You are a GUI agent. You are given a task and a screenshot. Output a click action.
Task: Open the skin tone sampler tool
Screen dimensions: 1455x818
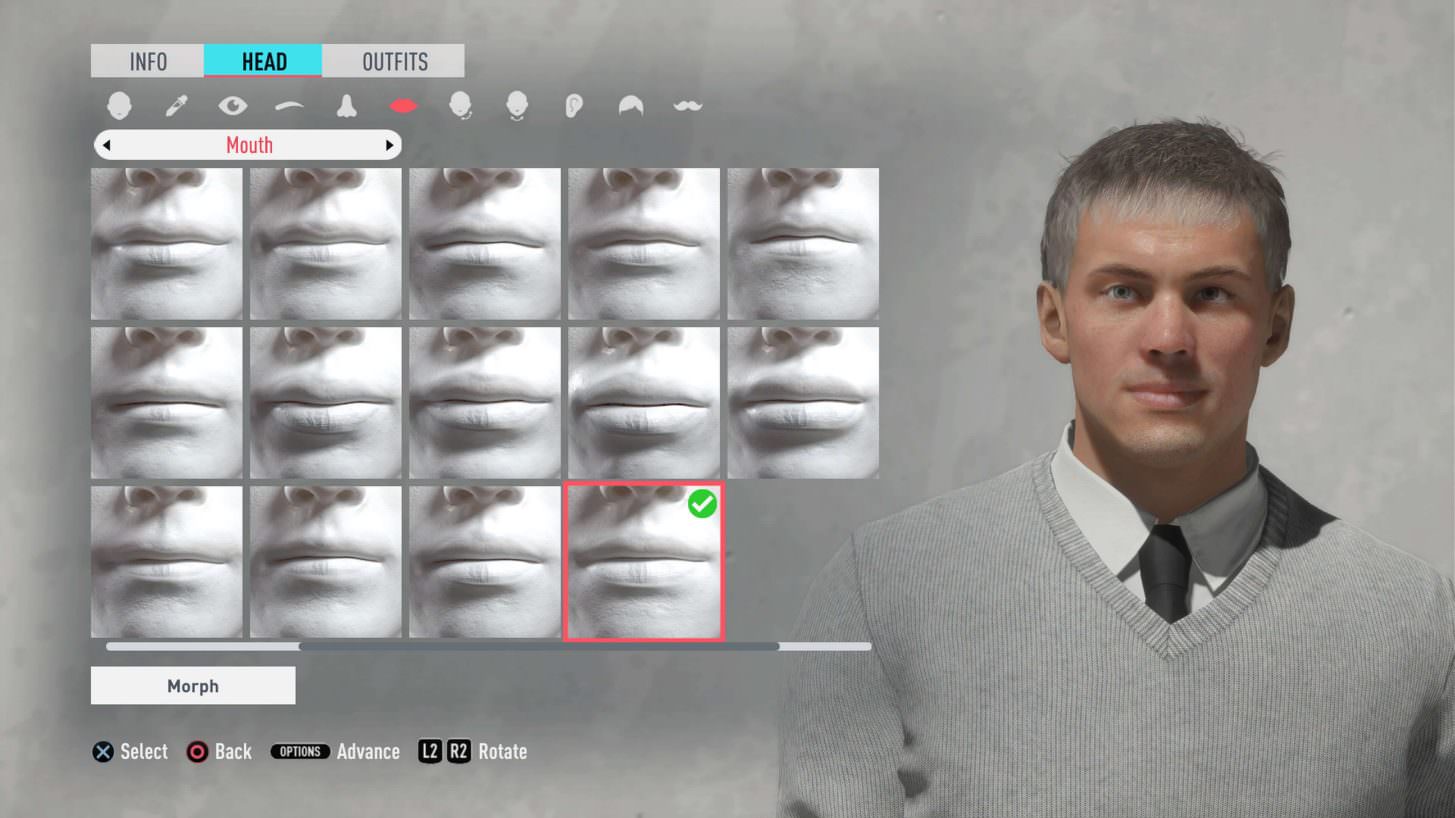tap(175, 103)
